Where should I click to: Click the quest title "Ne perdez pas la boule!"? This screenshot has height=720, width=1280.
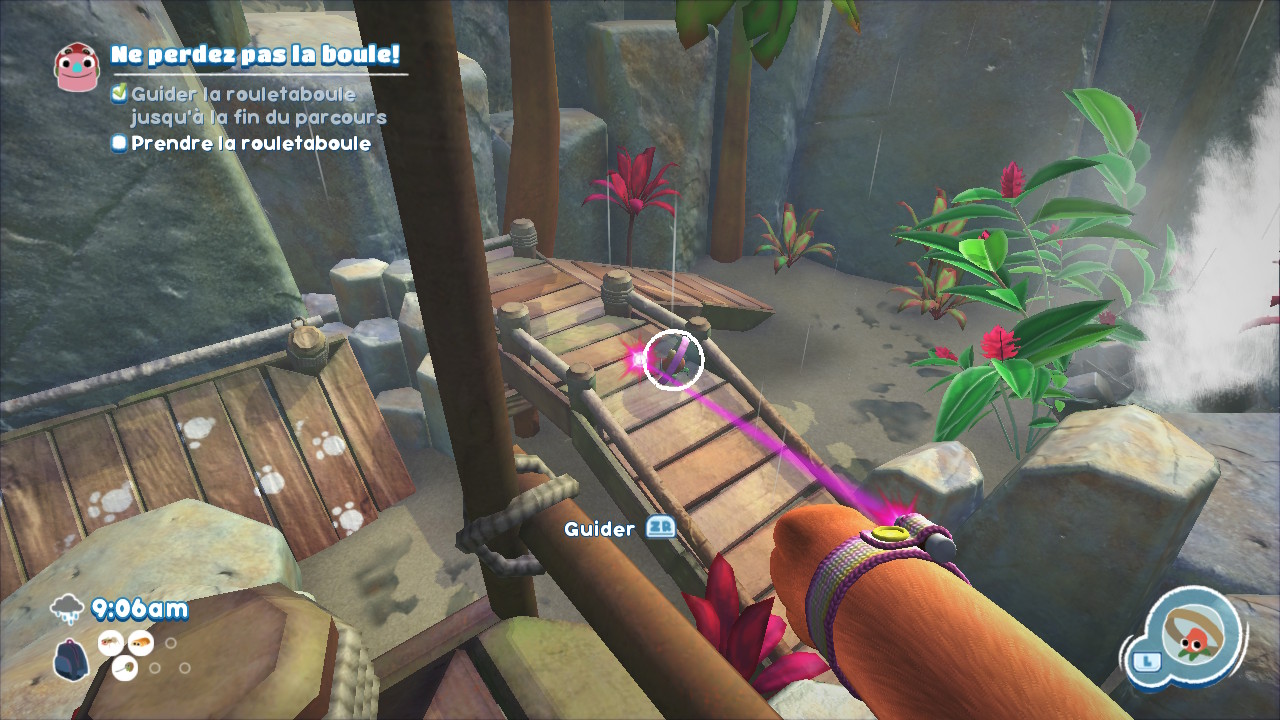pyautogui.click(x=255, y=54)
